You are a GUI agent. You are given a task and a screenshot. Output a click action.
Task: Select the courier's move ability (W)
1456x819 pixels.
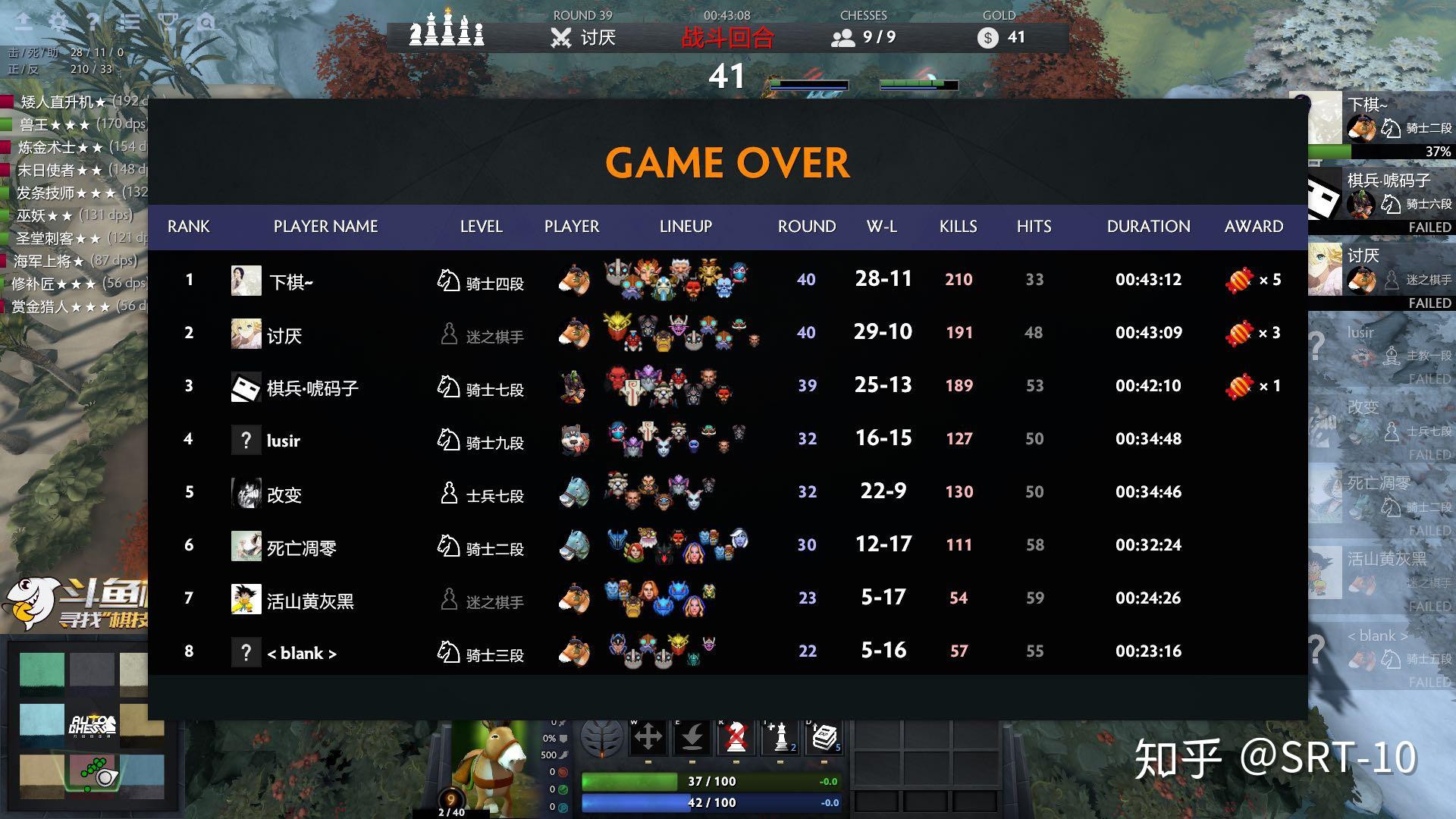648,736
